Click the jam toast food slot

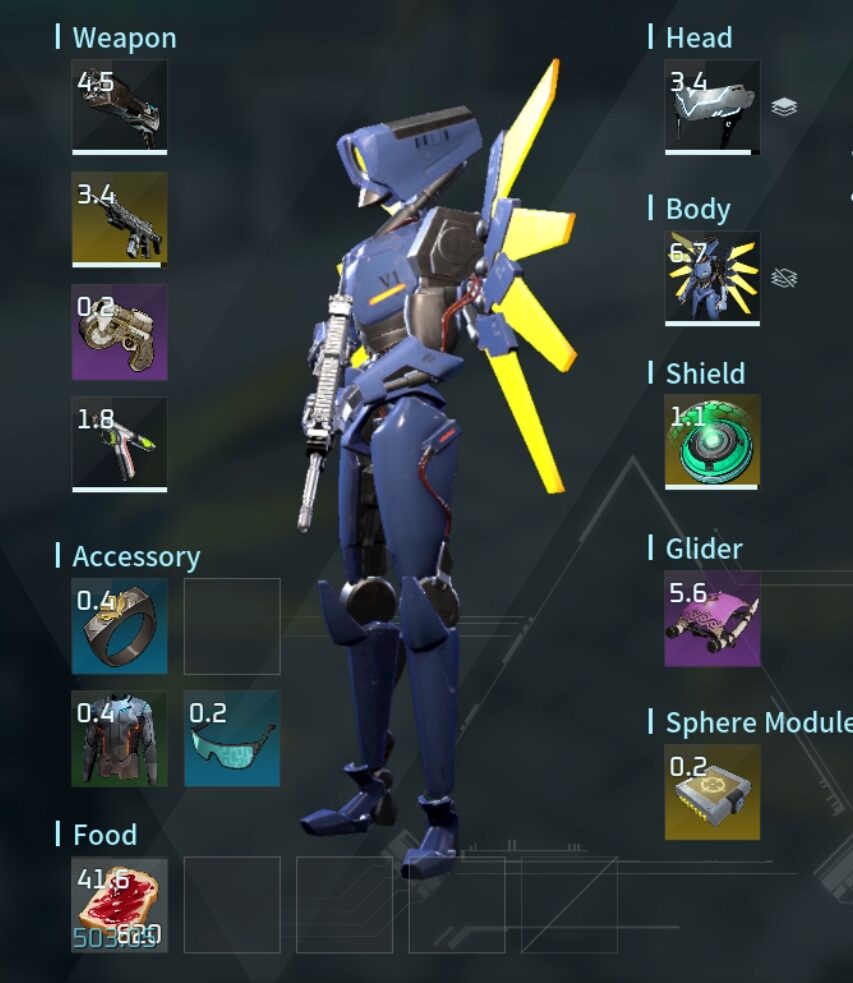tap(119, 904)
